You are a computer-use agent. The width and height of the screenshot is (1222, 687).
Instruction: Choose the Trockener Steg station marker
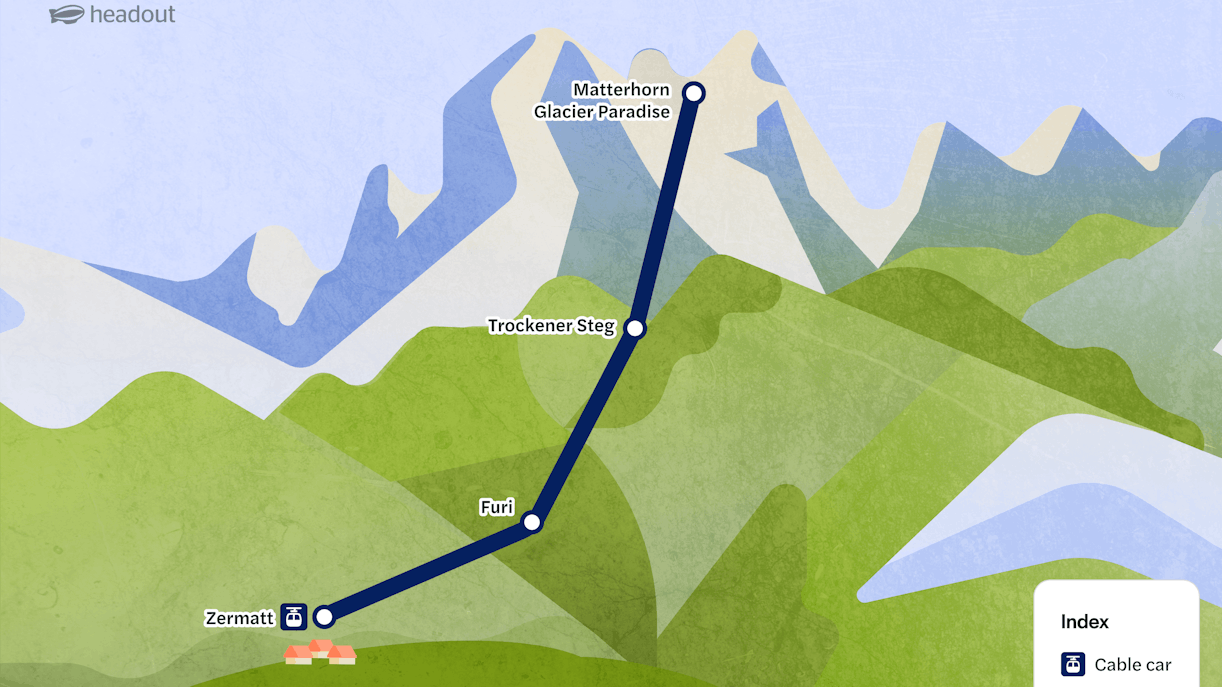(634, 327)
